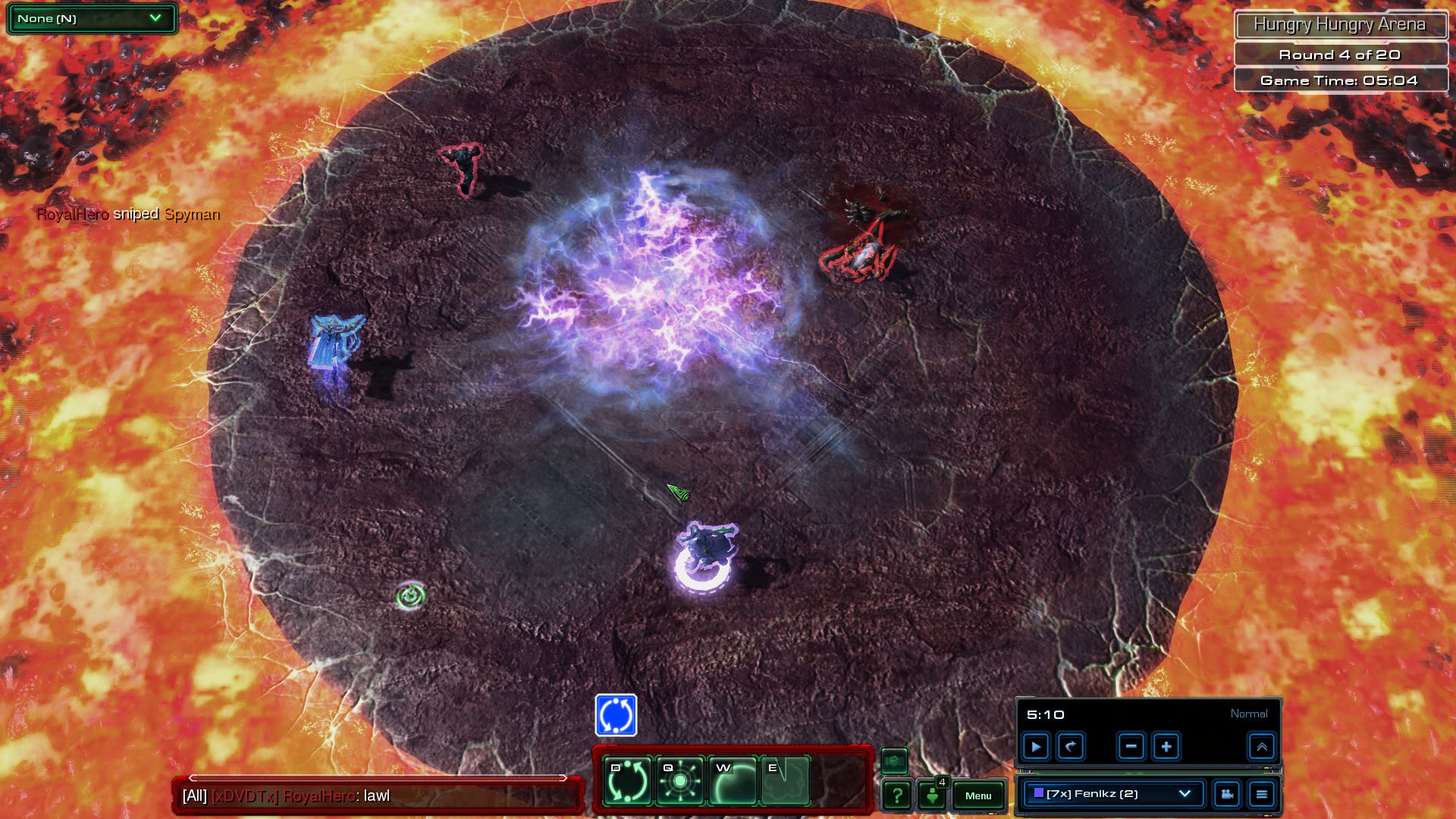This screenshot has height=819, width=1456.
Task: Use the Q starburst ability
Action: click(x=679, y=780)
